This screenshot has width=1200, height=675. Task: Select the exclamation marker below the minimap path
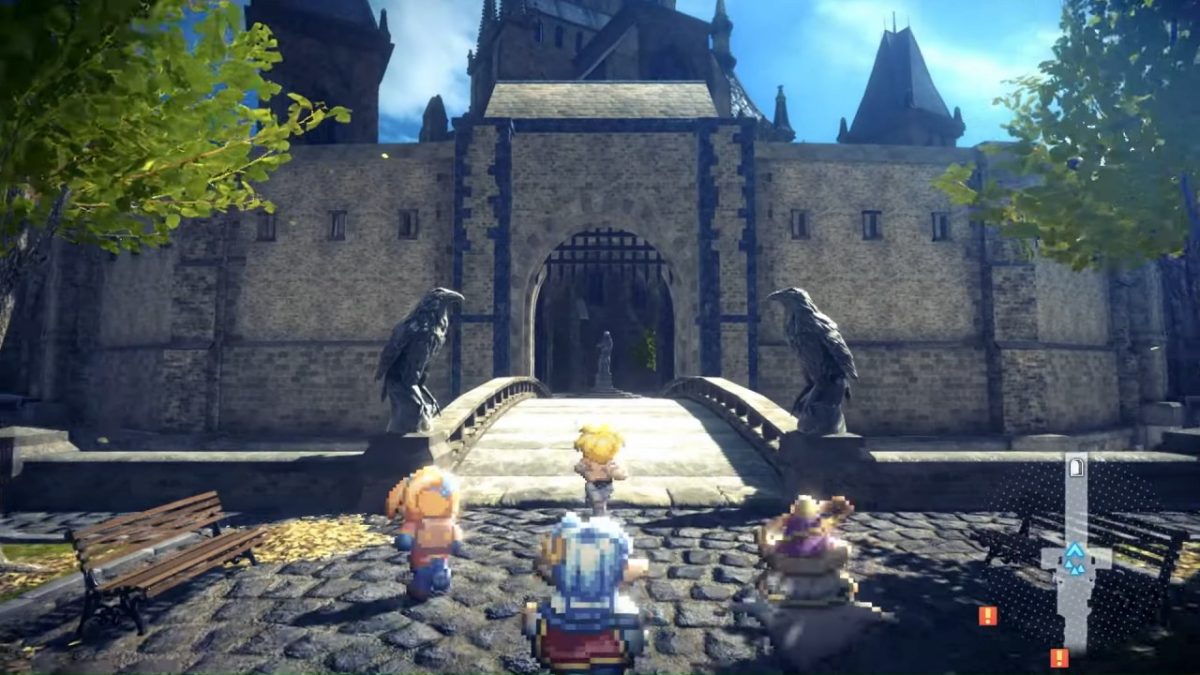click(1059, 657)
